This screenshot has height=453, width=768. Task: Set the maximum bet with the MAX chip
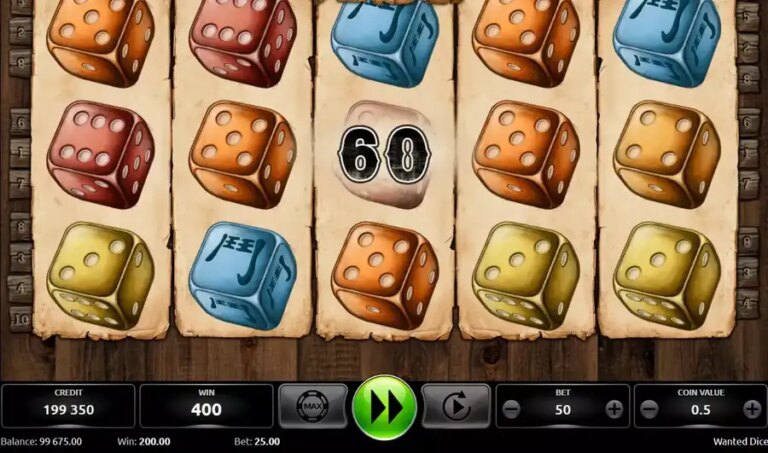click(x=313, y=406)
